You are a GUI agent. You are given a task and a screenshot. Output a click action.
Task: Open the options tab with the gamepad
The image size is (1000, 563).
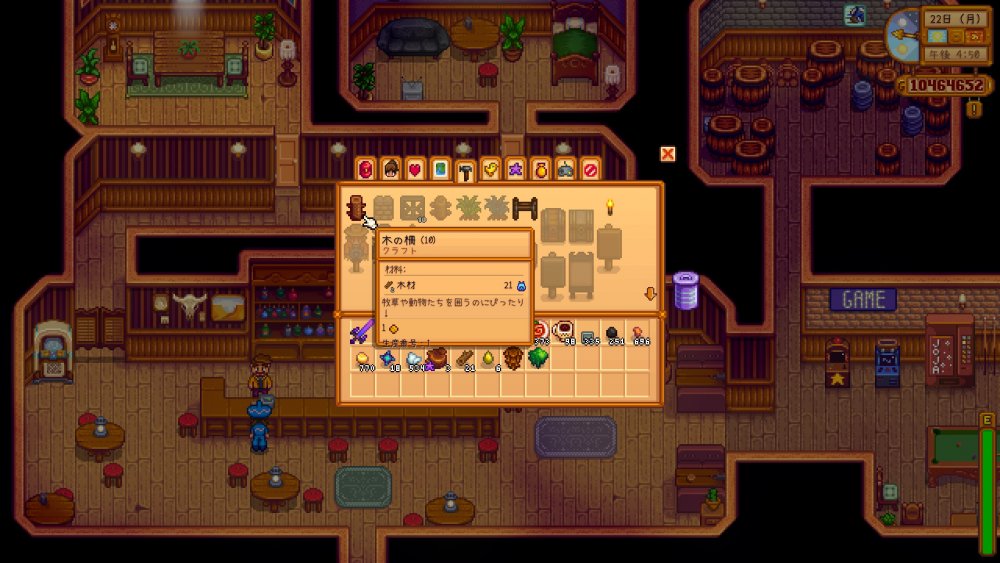(x=565, y=169)
